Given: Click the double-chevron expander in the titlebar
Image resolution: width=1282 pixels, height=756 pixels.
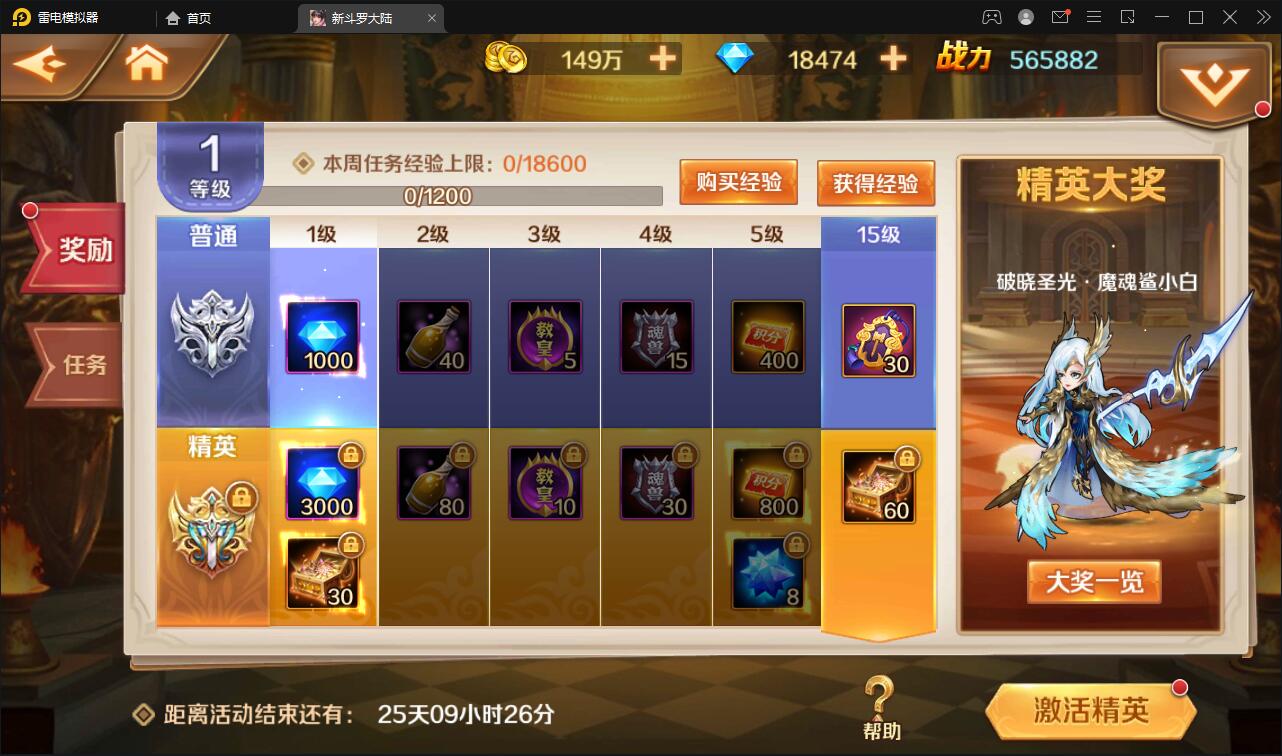Looking at the screenshot, I should pyautogui.click(x=1264, y=17).
